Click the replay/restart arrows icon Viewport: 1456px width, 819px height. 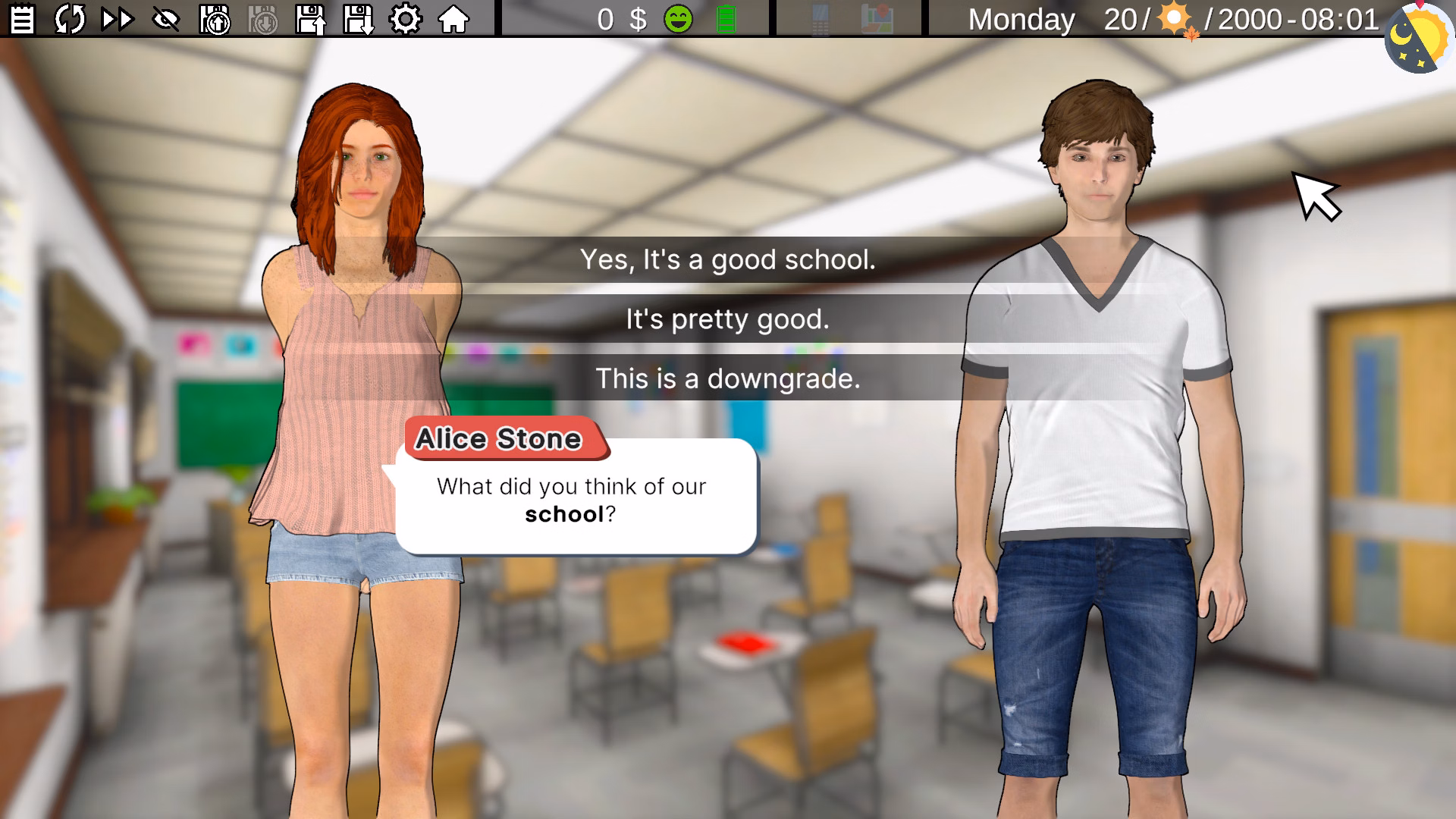tap(70, 19)
